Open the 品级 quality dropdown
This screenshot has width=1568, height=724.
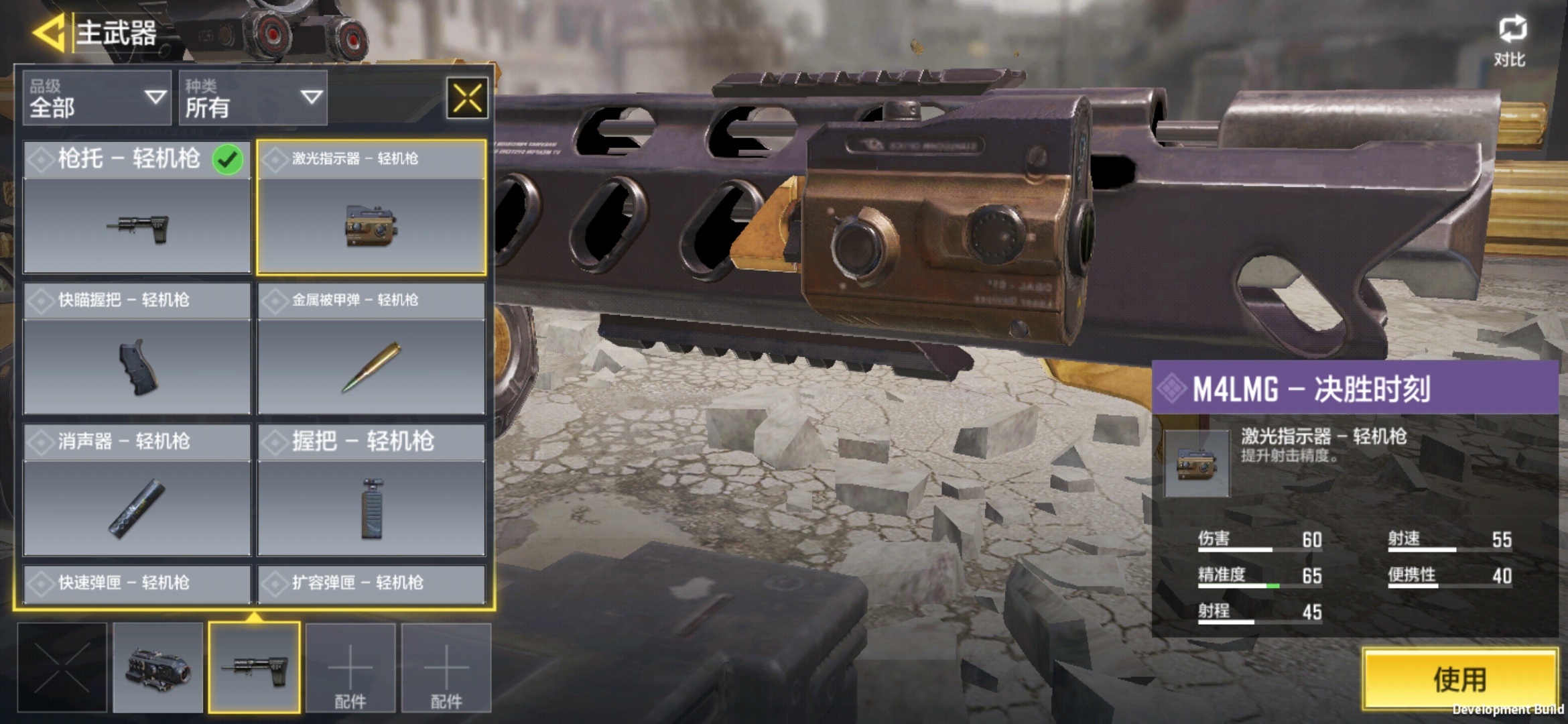97,99
